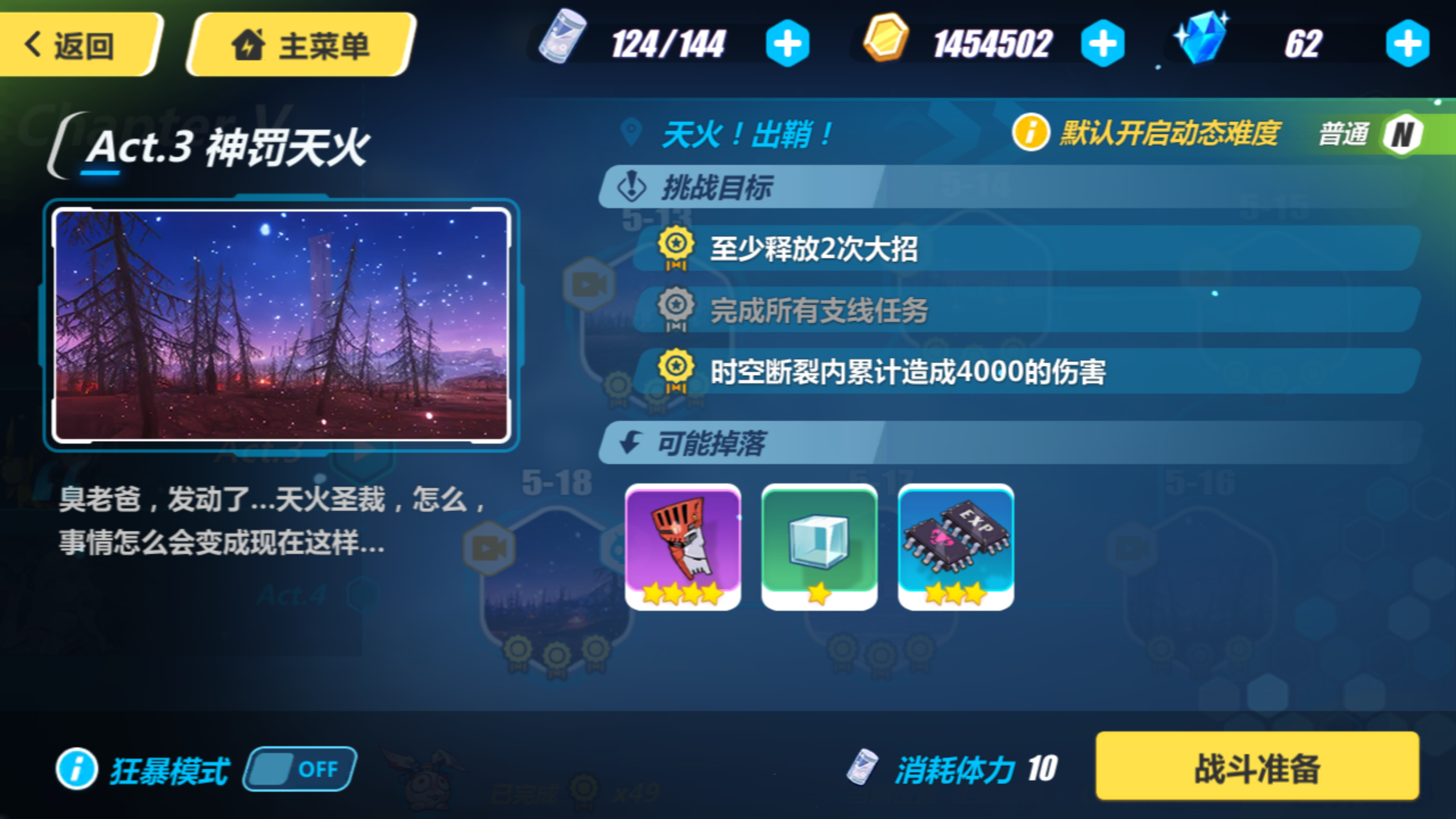Click the info icon next to 狂暴模式
This screenshot has width=1456, height=819.
(x=77, y=769)
